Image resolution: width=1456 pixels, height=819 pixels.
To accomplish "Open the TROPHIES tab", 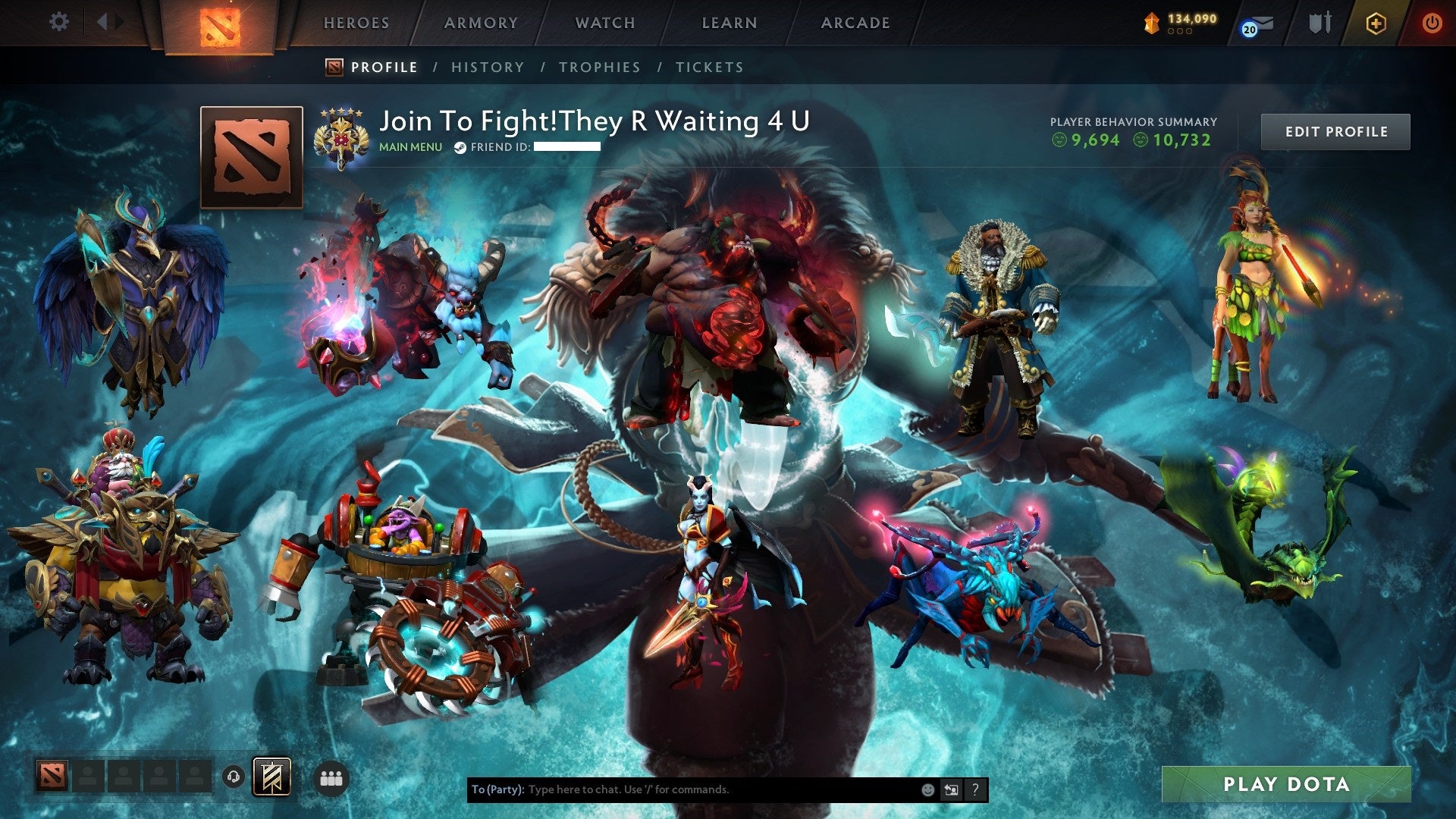I will pos(599,67).
